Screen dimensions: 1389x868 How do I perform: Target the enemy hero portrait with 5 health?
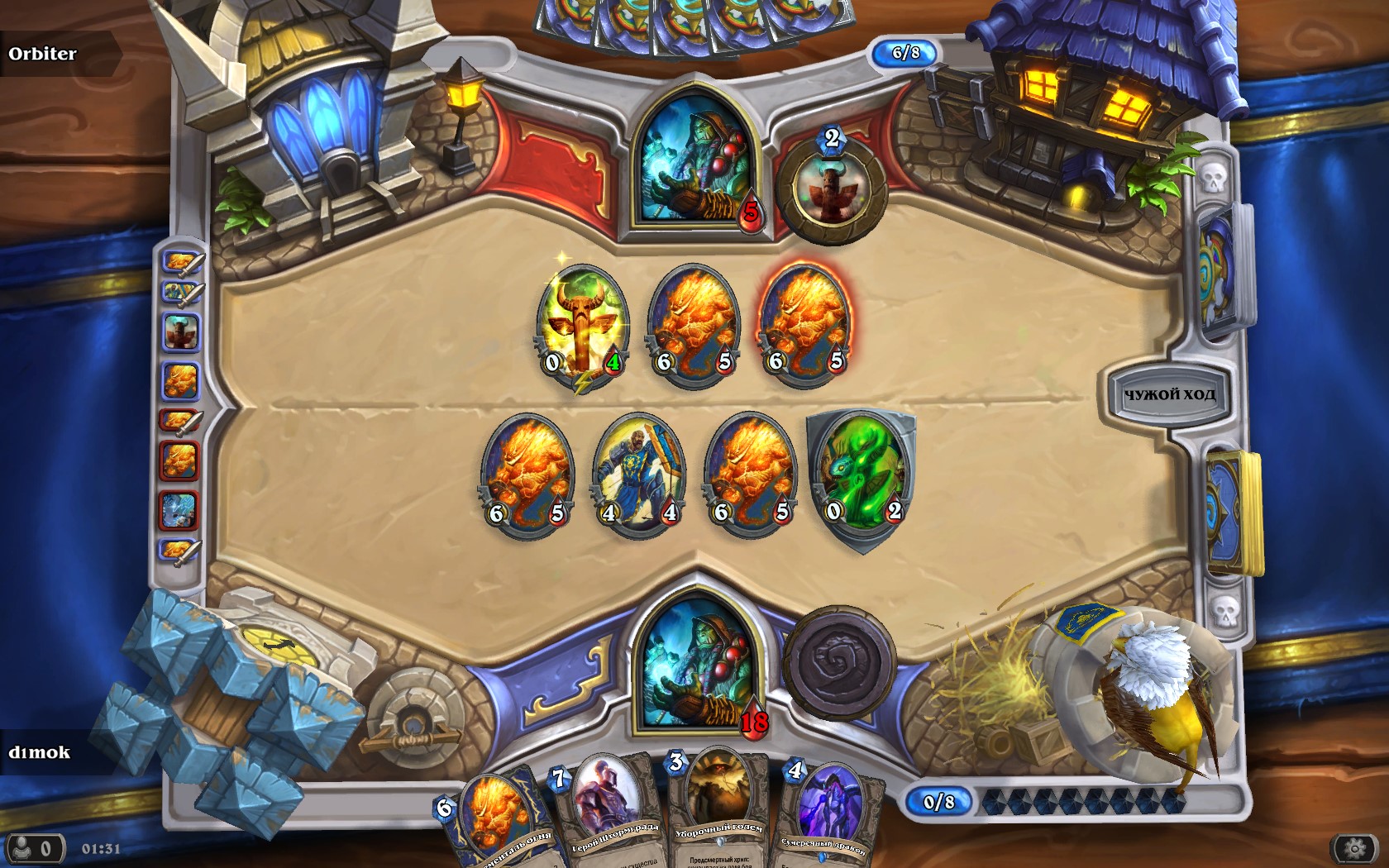(x=697, y=161)
